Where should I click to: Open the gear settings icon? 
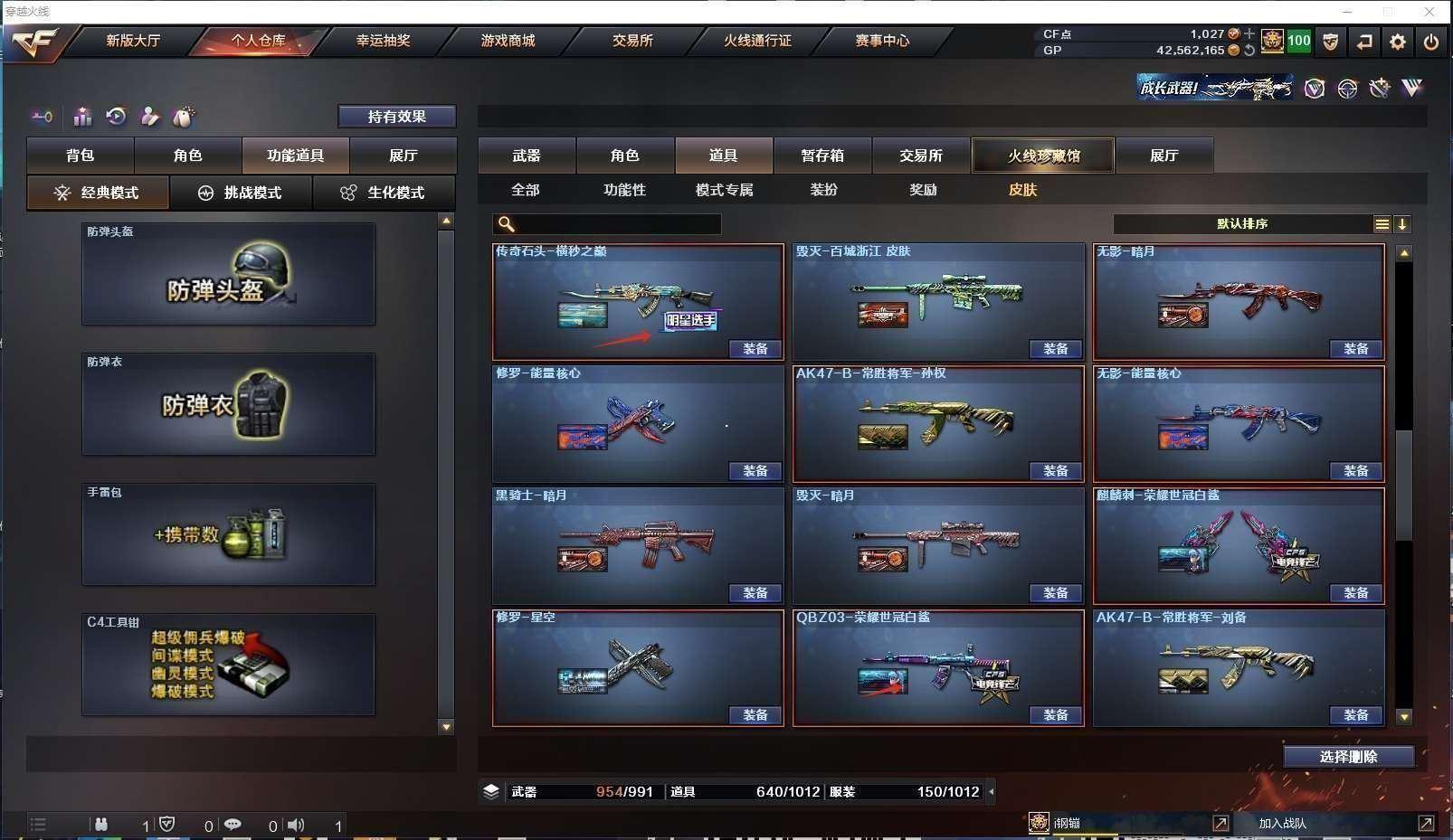coord(1398,42)
